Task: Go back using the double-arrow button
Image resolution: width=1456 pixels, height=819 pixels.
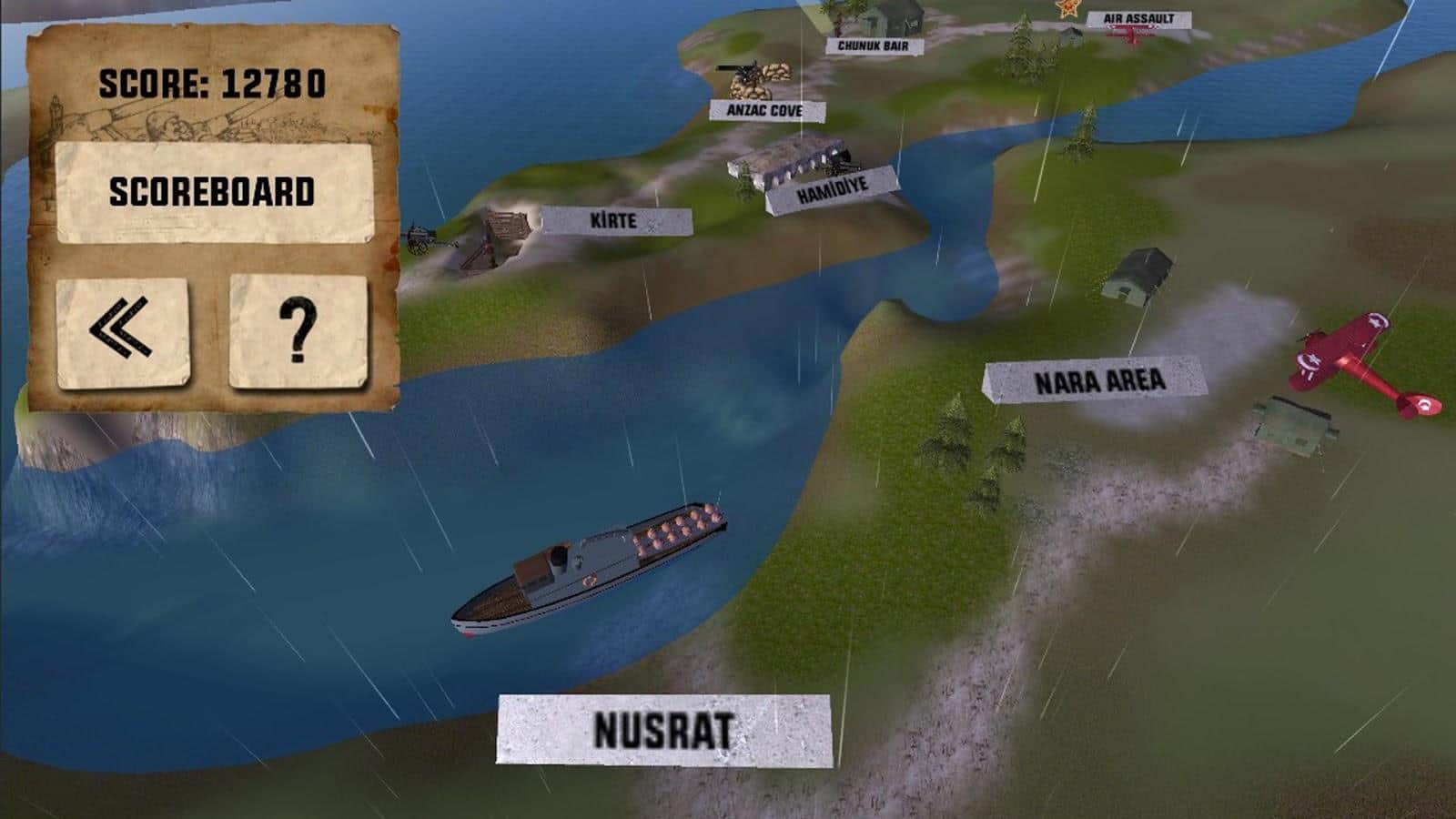Action: click(x=122, y=331)
